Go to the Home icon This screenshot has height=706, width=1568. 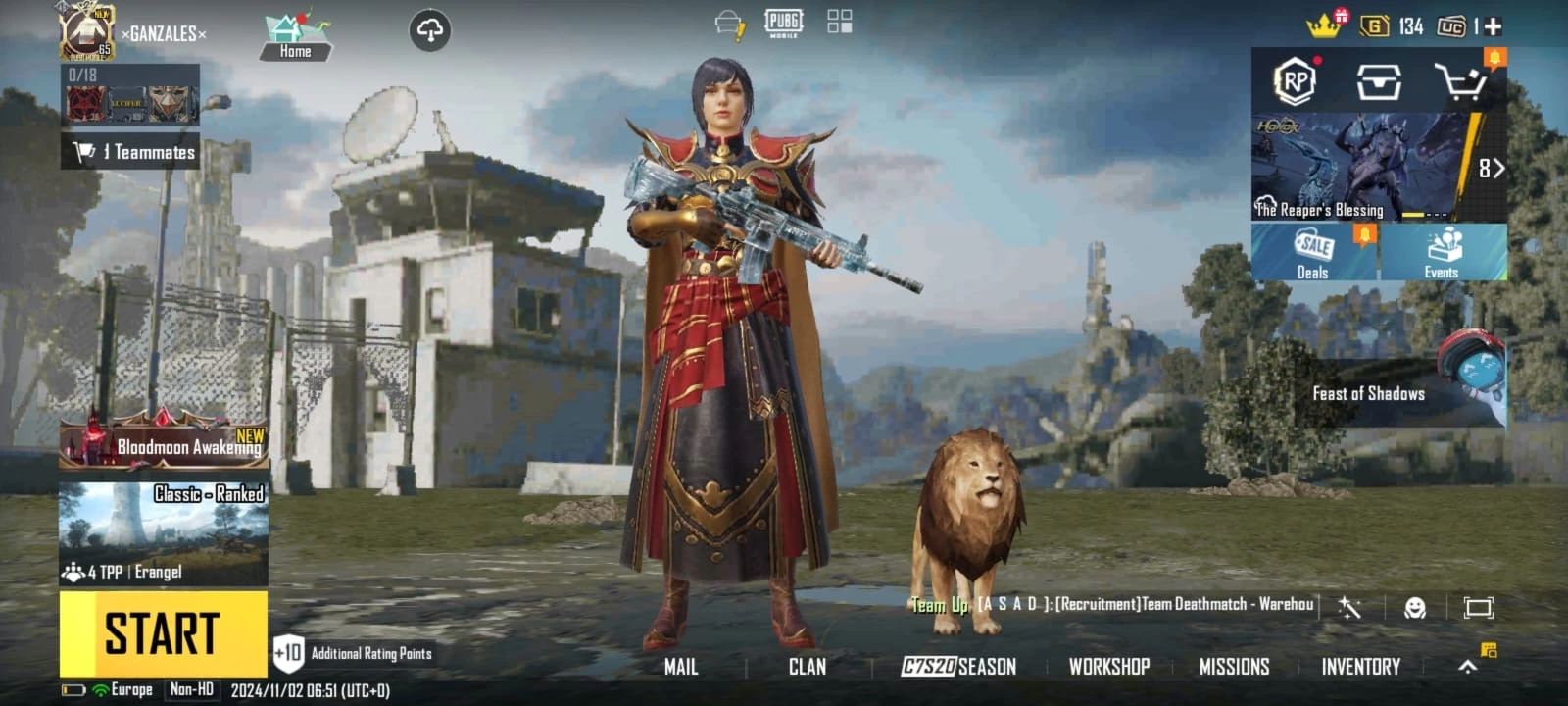click(x=295, y=38)
